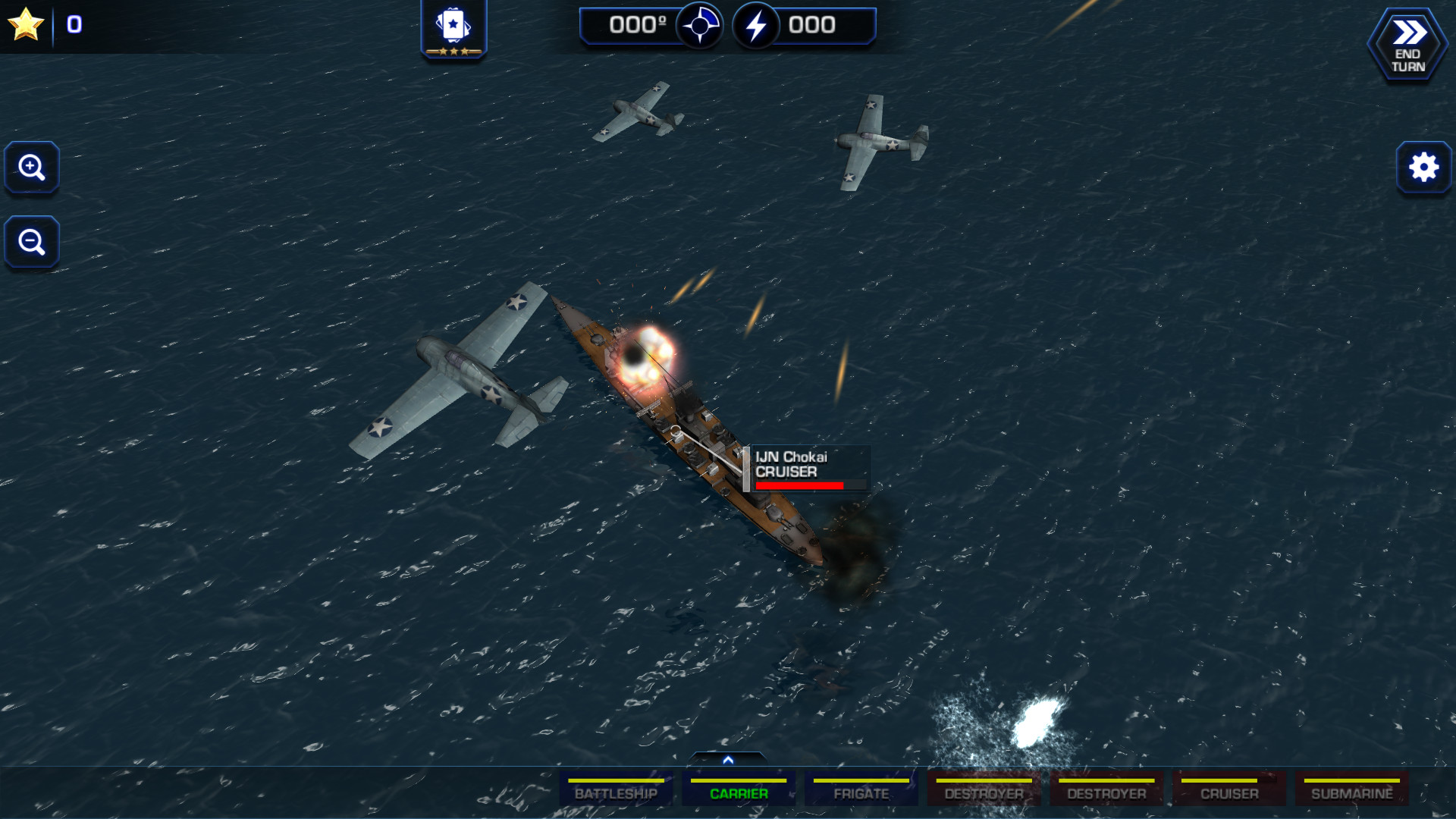The width and height of the screenshot is (1456, 819).
Task: Select the first DESTROYER unit
Action: (x=984, y=793)
